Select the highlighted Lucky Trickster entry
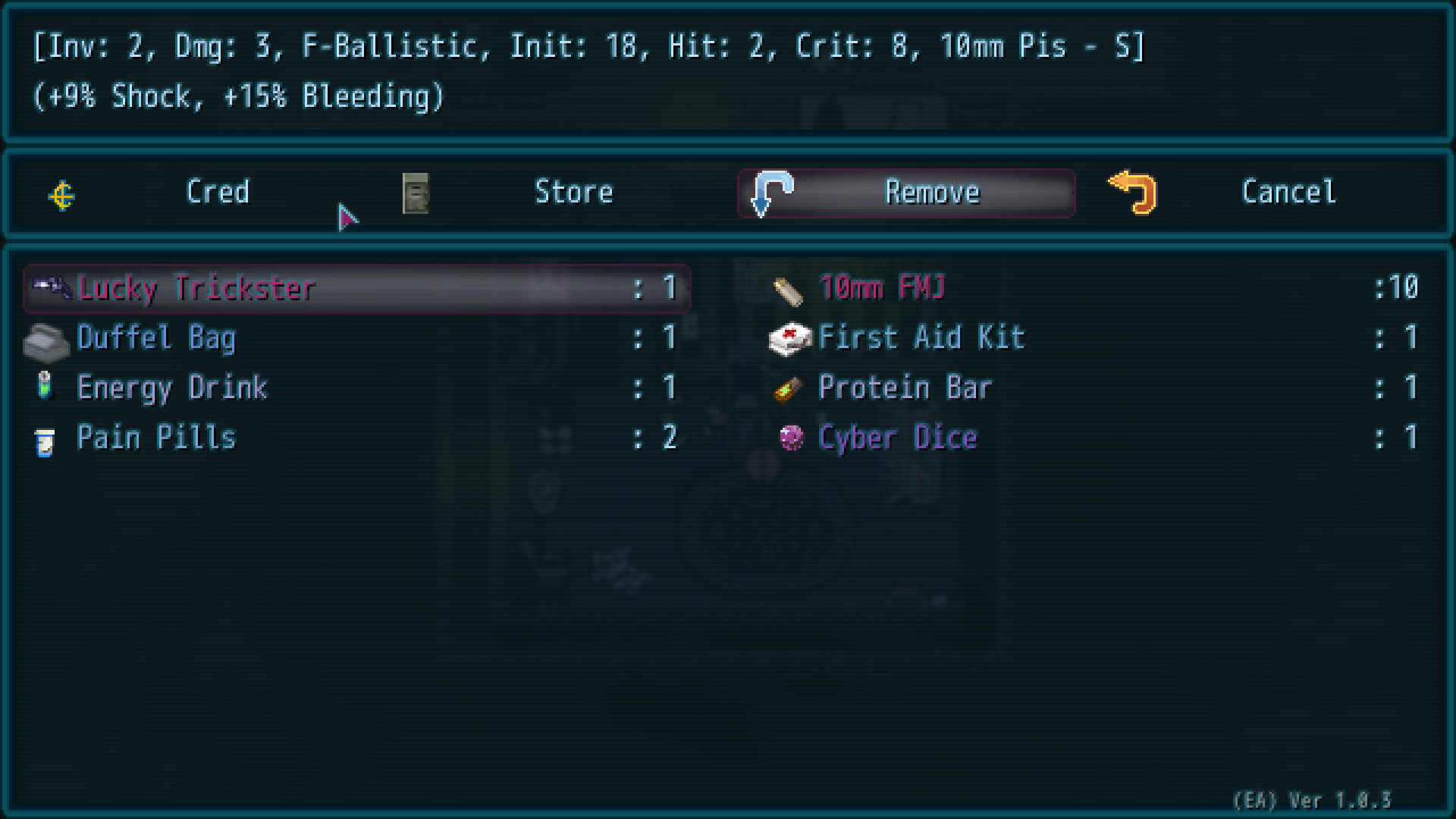This screenshot has height=819, width=1456. tap(303, 288)
